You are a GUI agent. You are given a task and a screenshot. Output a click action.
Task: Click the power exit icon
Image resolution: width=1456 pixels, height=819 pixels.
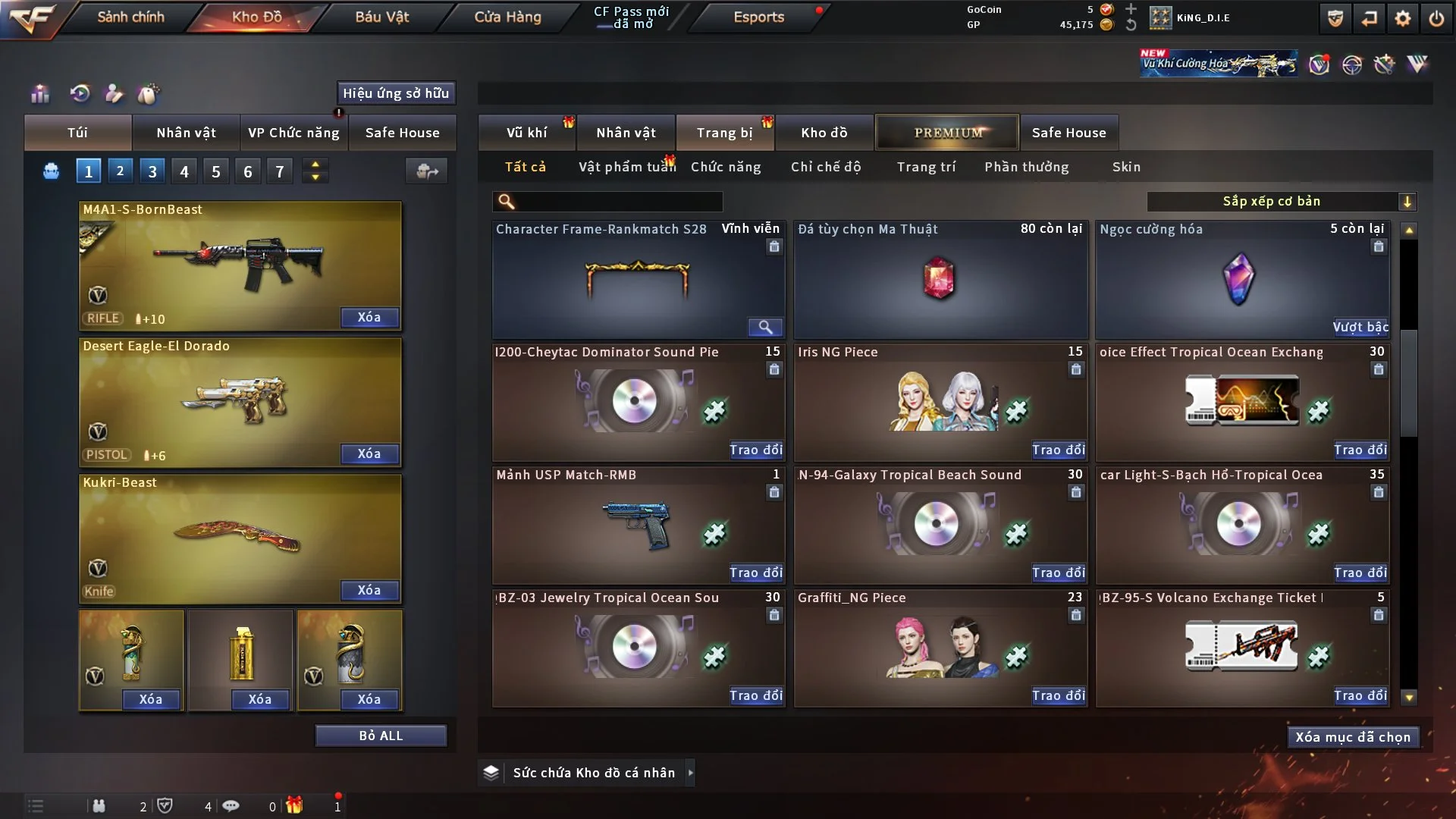coord(1436,18)
